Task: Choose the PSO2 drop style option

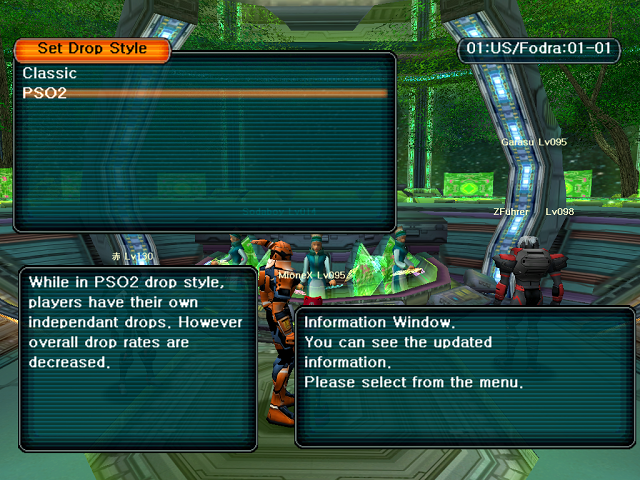Action: point(45,93)
